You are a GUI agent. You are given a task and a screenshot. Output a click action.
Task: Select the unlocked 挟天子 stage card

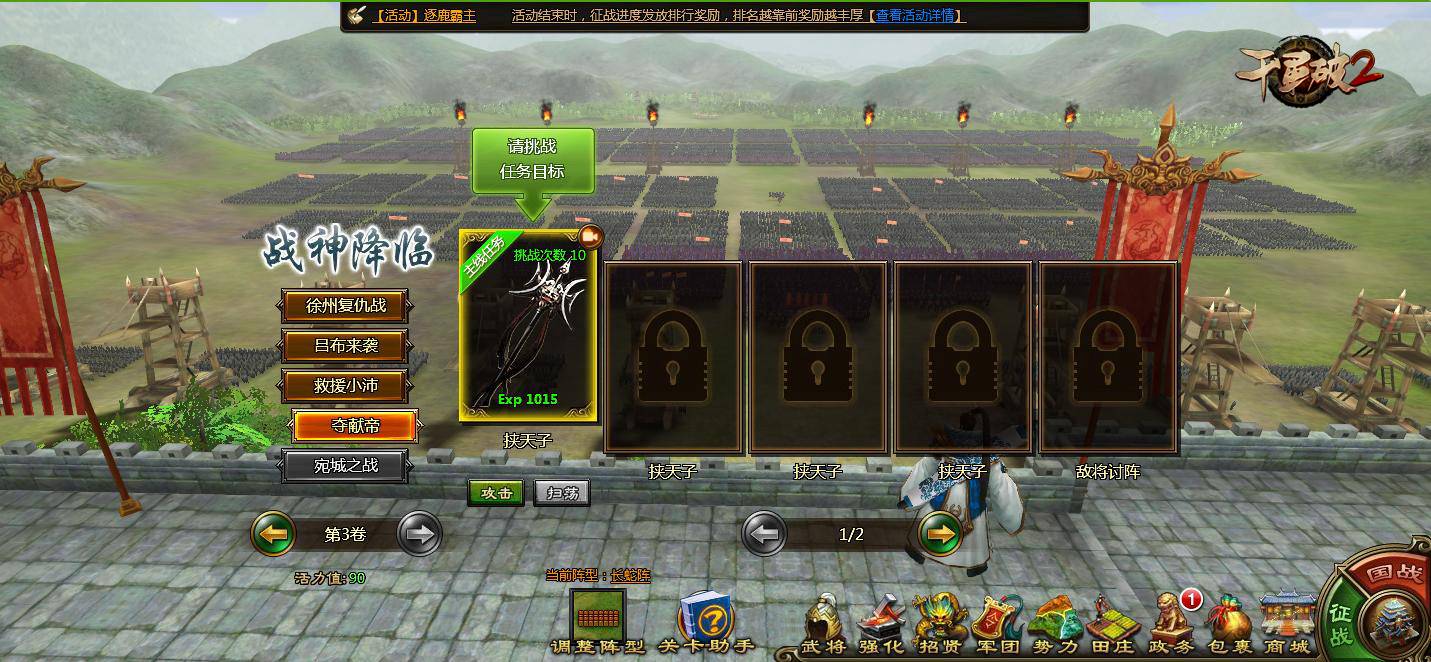[x=528, y=326]
